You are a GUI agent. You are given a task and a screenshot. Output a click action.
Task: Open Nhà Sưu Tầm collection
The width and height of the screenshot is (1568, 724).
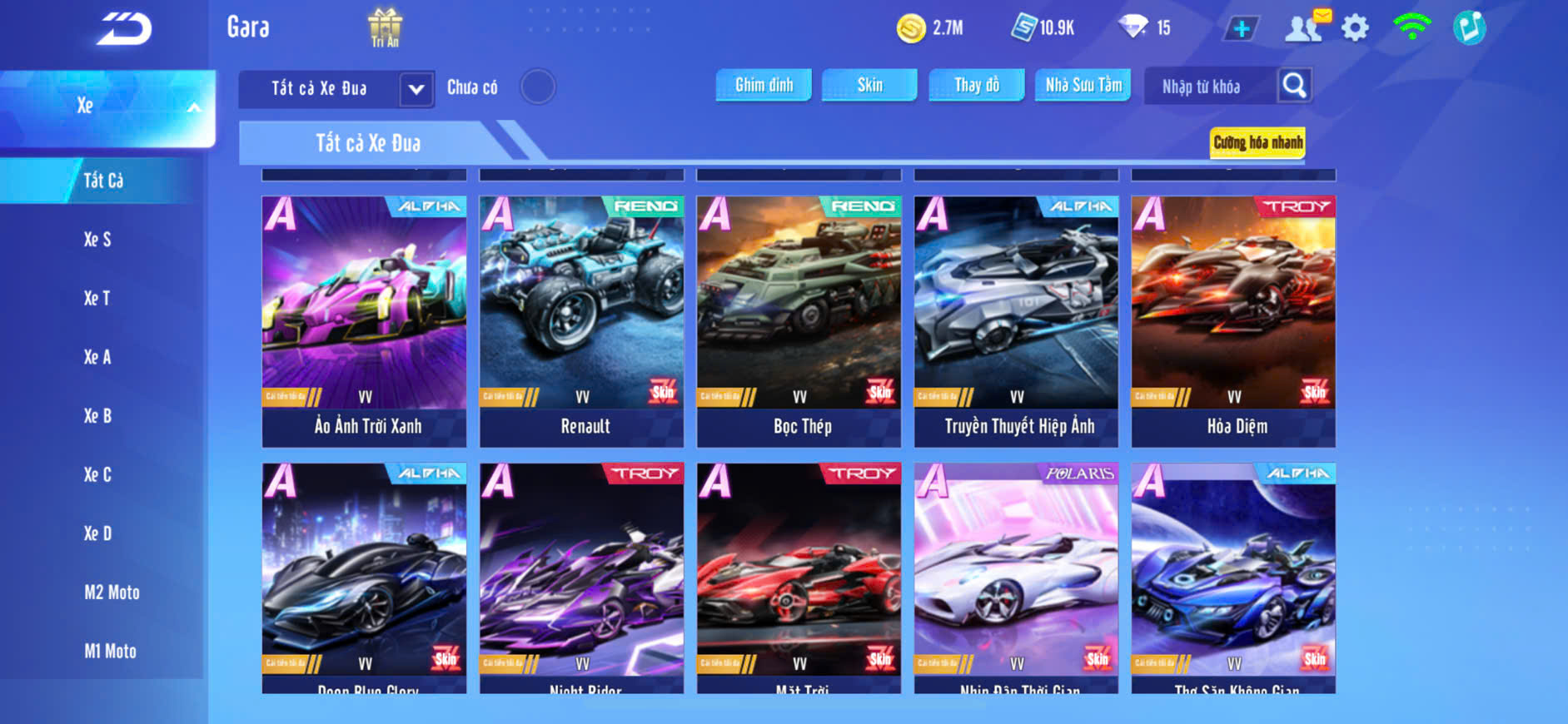[x=1083, y=85]
